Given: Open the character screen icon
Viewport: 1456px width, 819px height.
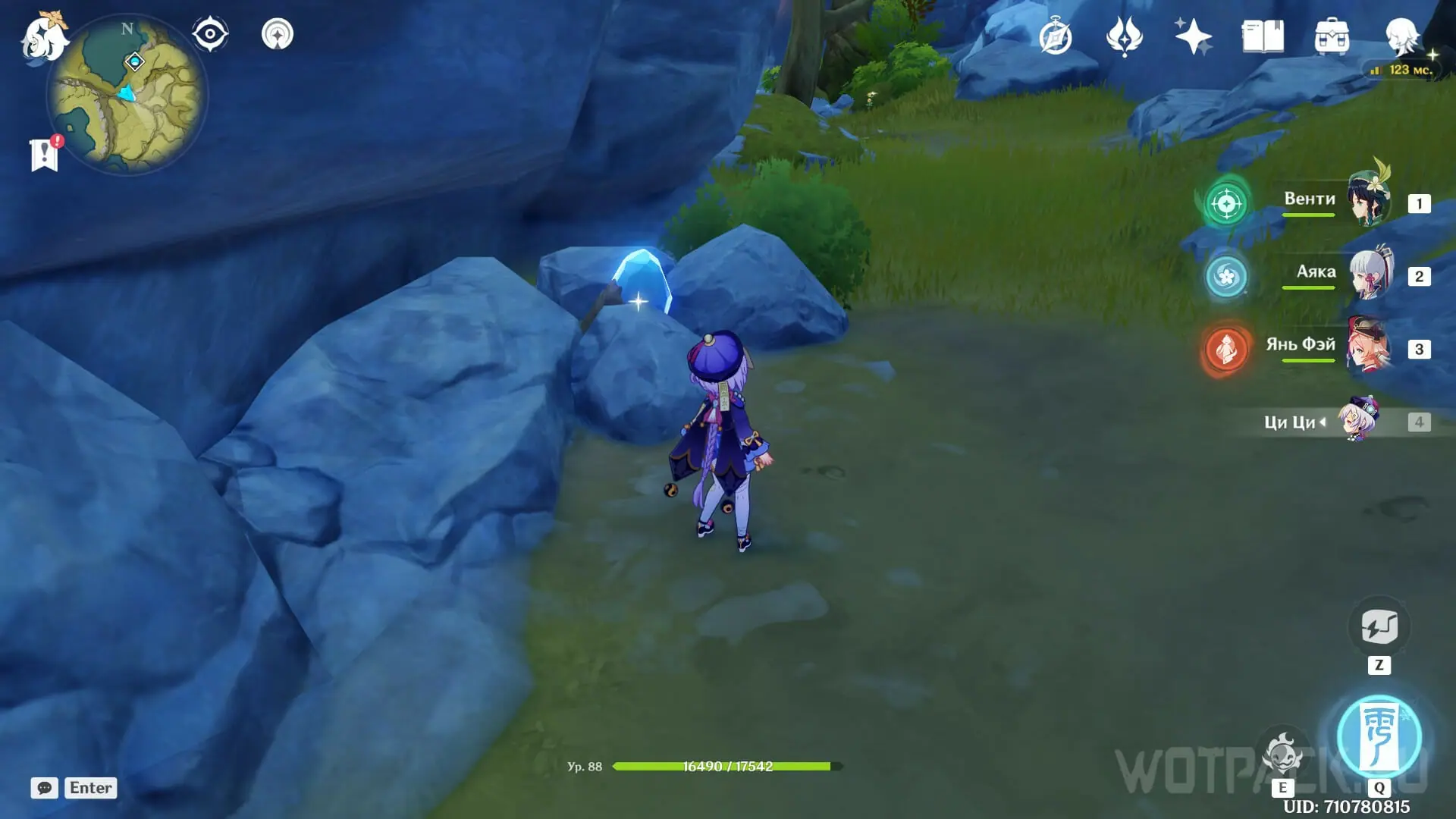Looking at the screenshot, I should [1401, 36].
